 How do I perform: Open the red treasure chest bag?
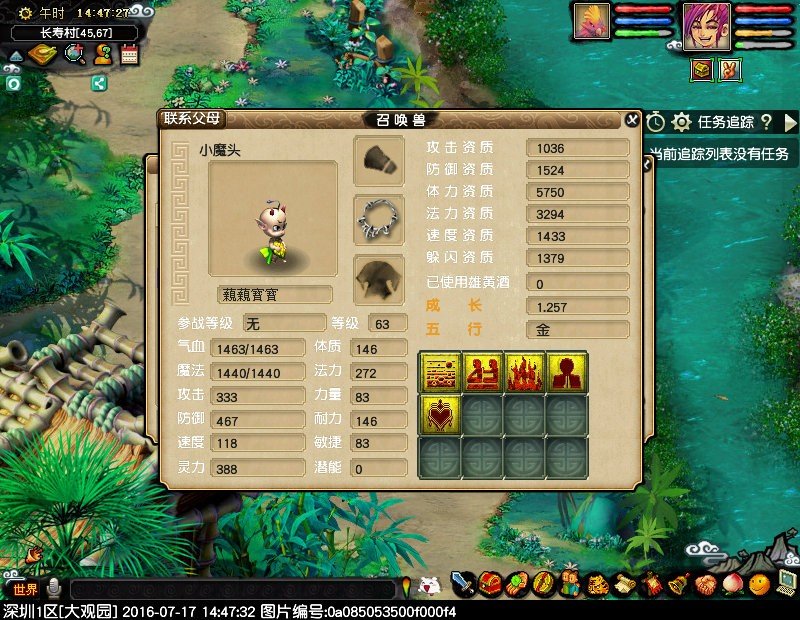point(490,583)
